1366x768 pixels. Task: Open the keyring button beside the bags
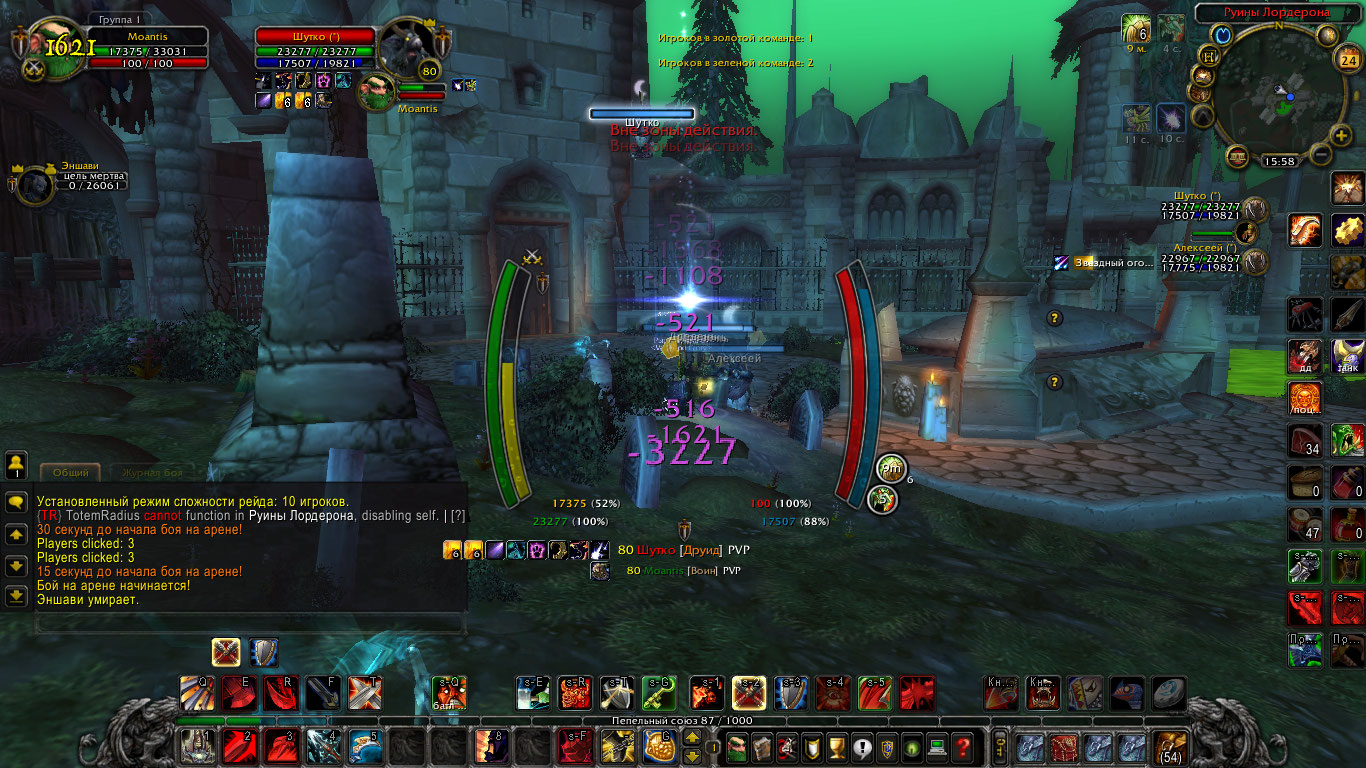(x=999, y=746)
